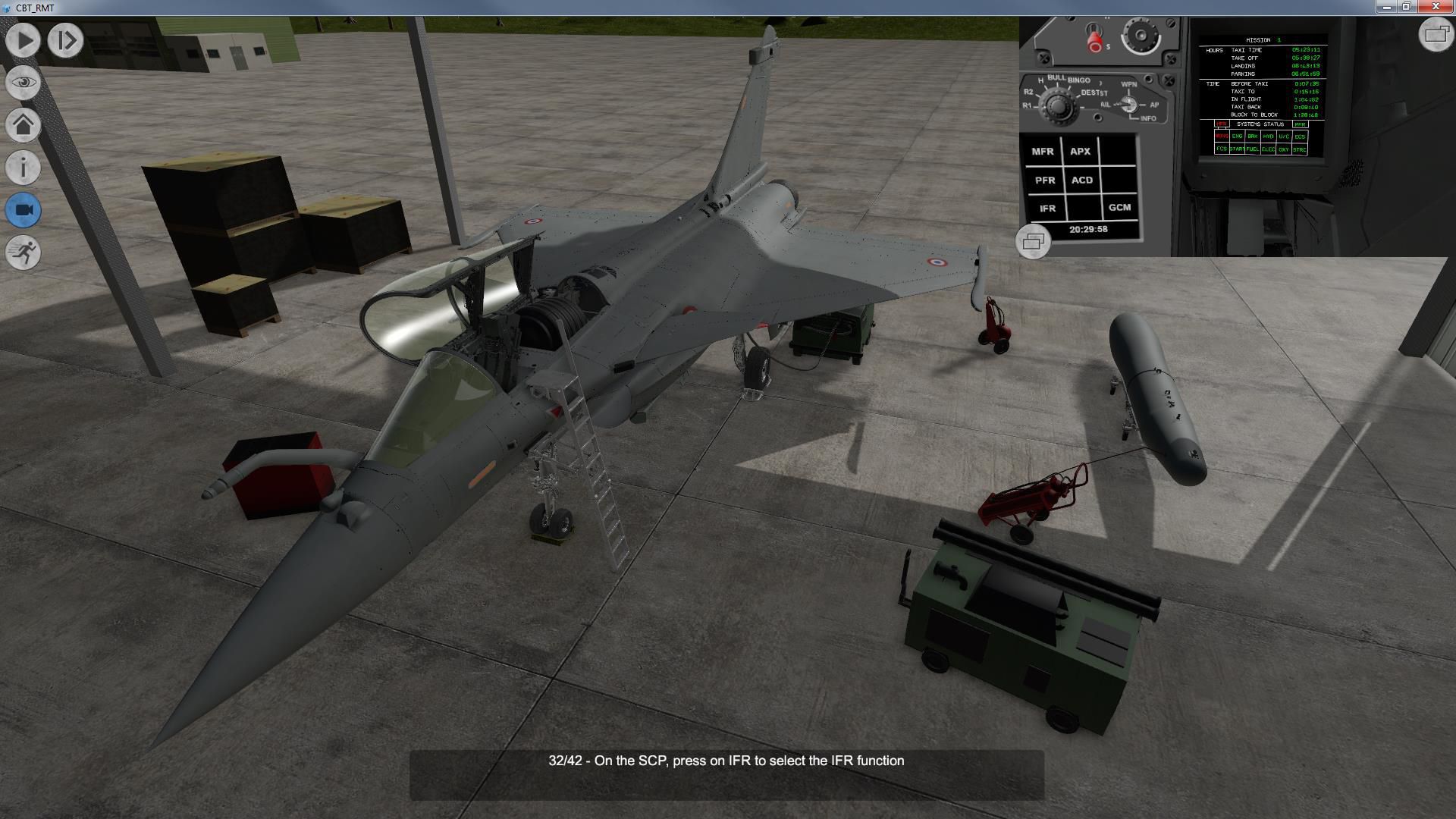Click the top dial knob on the panel
Viewport: 1456px width, 819px height.
click(1142, 36)
